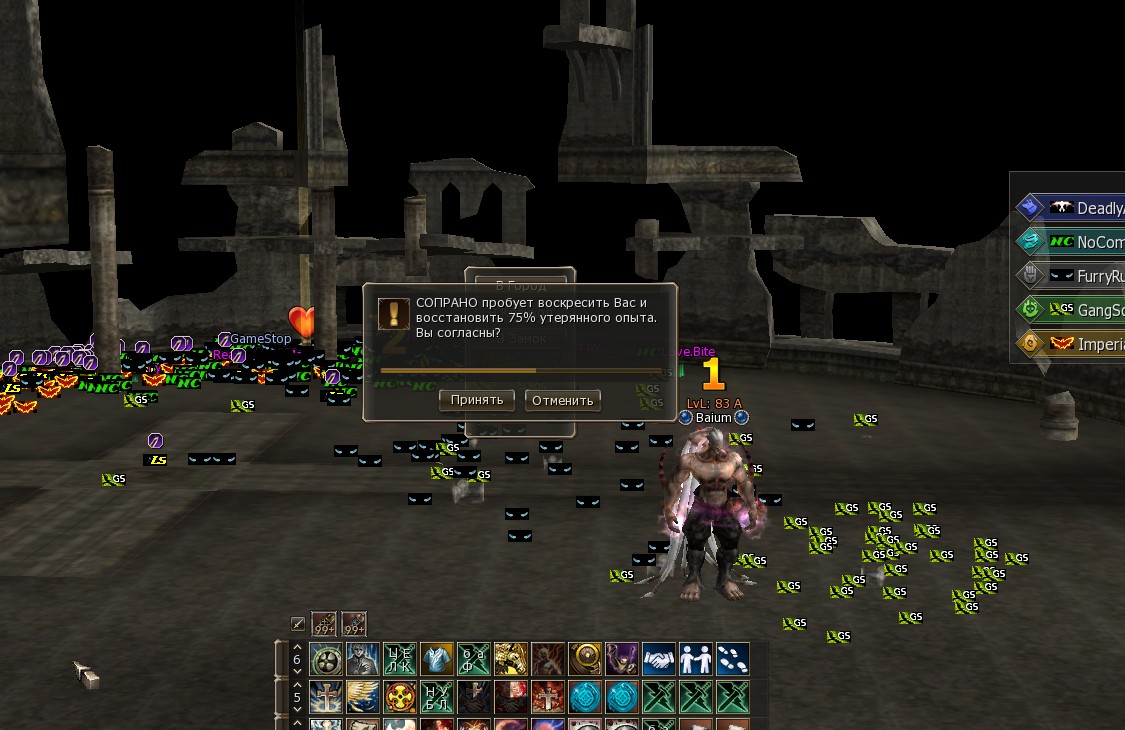Screen dimensions: 1125x730
Task: Click the small sword toggle above the hotbar
Action: pos(298,624)
